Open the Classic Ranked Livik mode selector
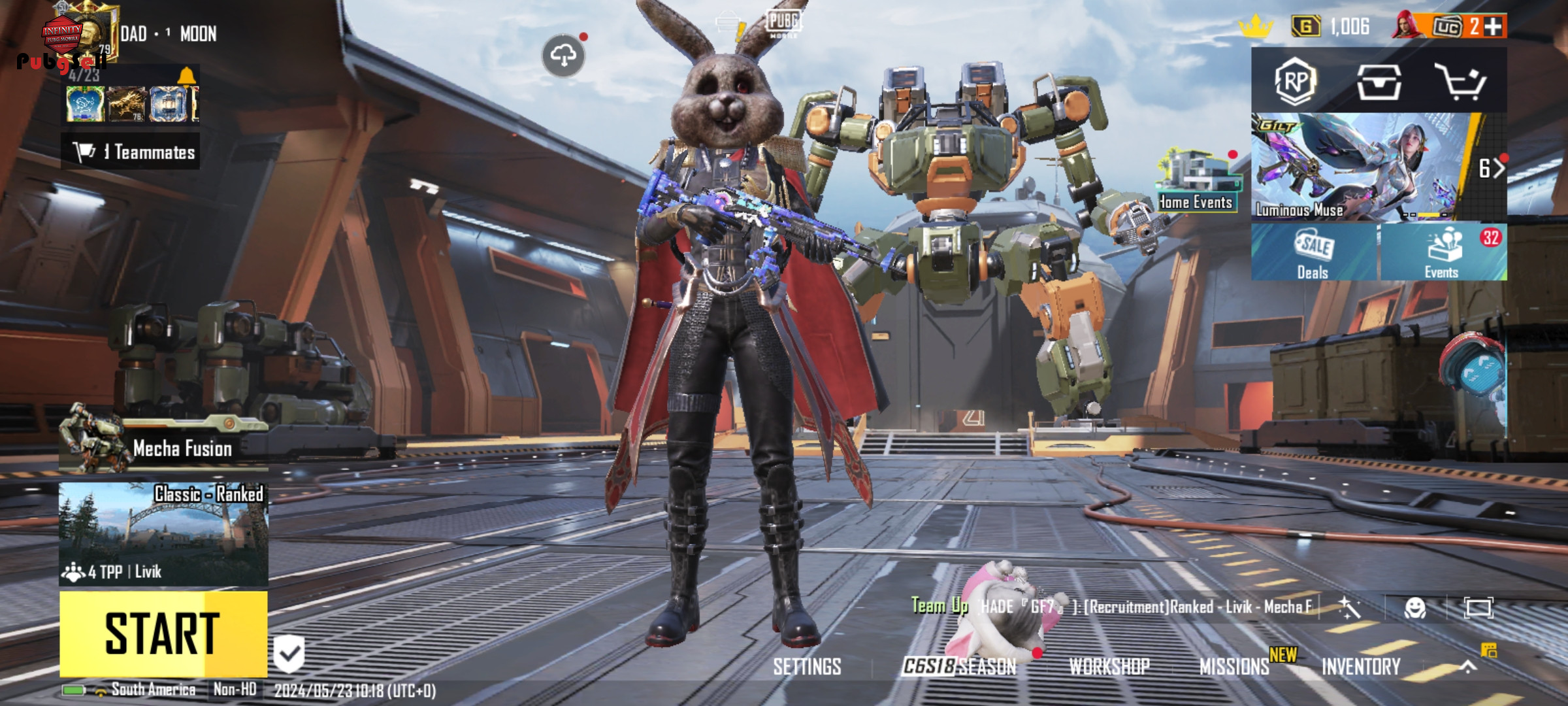Image resolution: width=1568 pixels, height=706 pixels. 163,533
